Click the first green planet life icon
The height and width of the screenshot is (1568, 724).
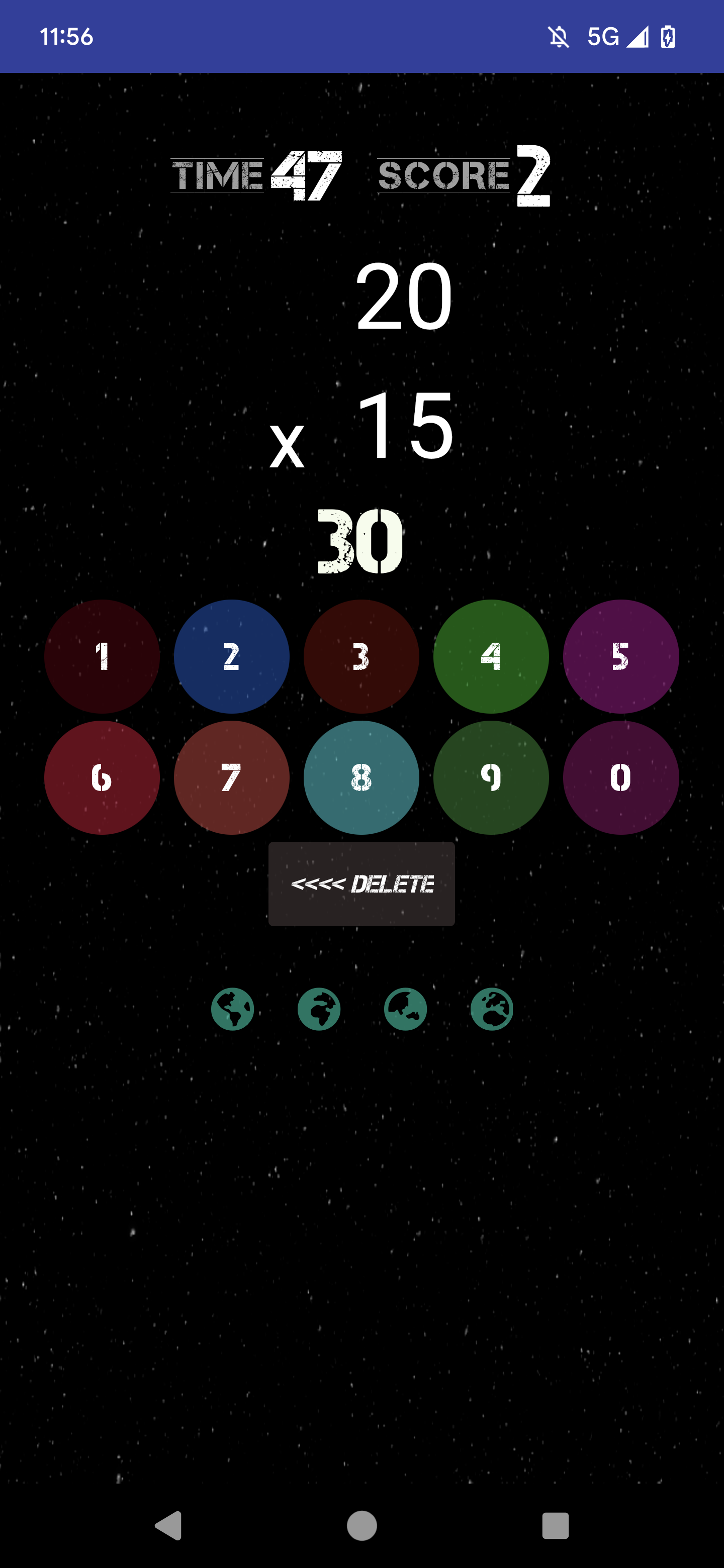pyautogui.click(x=233, y=1008)
